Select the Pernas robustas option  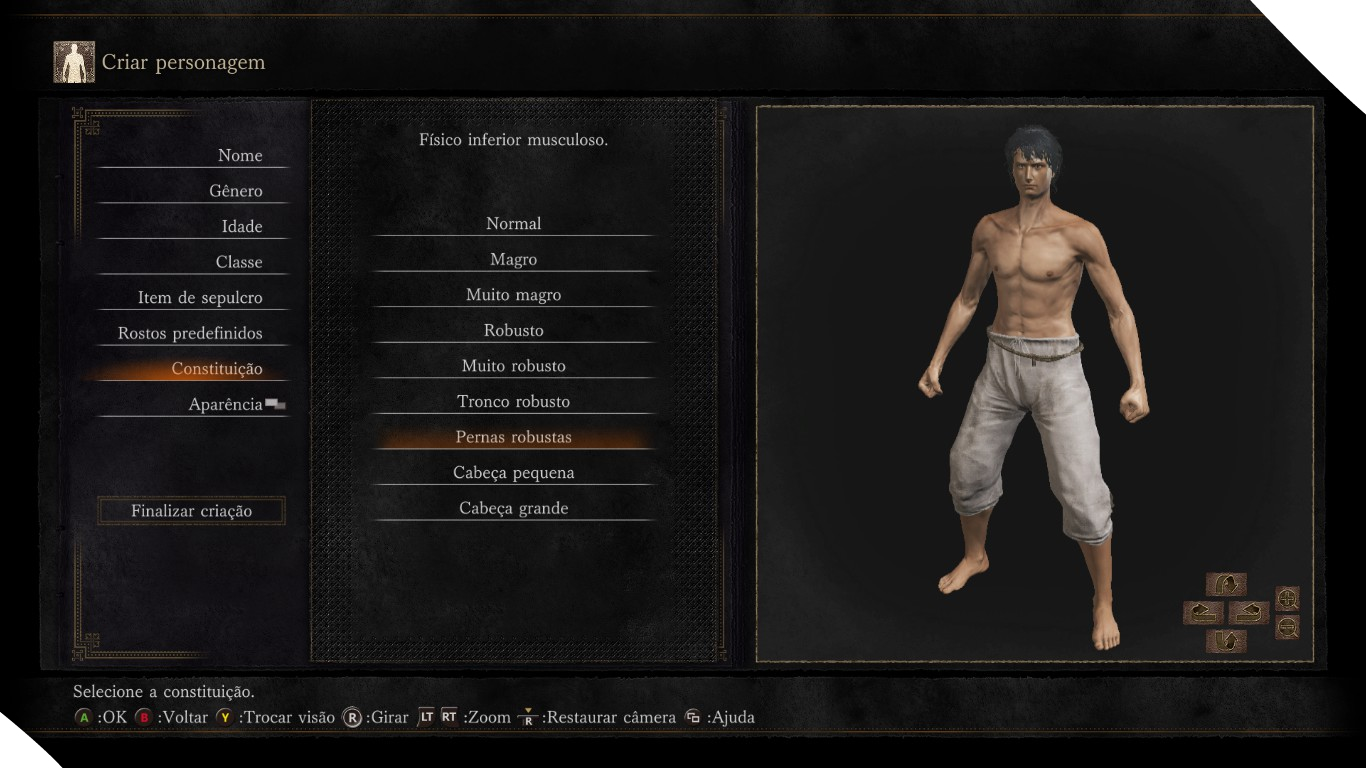click(513, 437)
